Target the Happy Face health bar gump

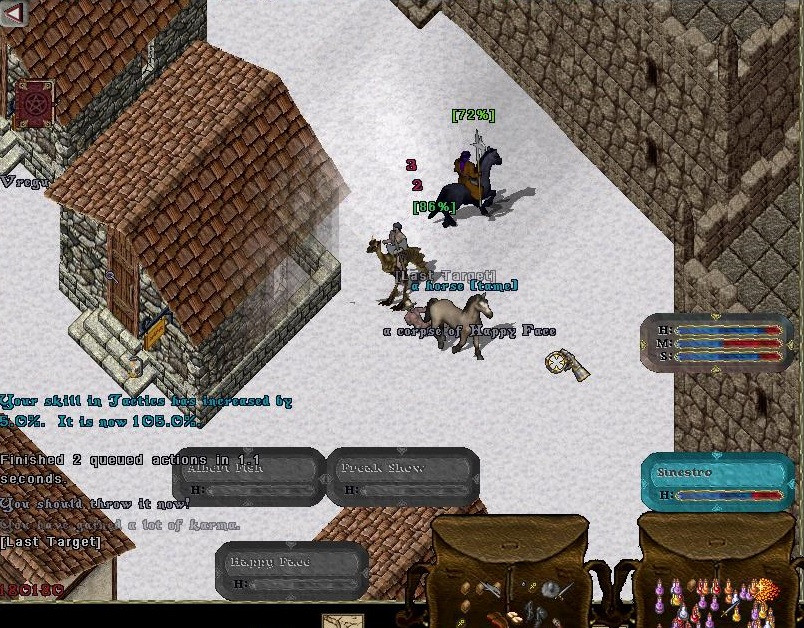(292, 571)
